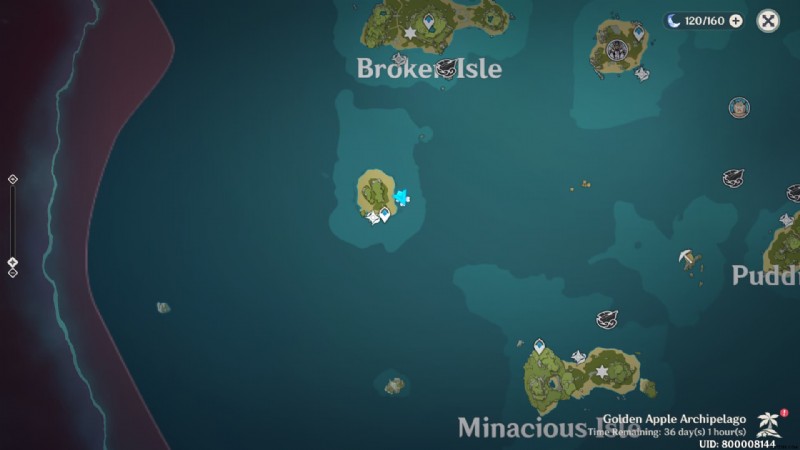The width and height of the screenshot is (800, 450).
Task: Select the boat marker over the Broken Isle label
Action: click(x=446, y=68)
